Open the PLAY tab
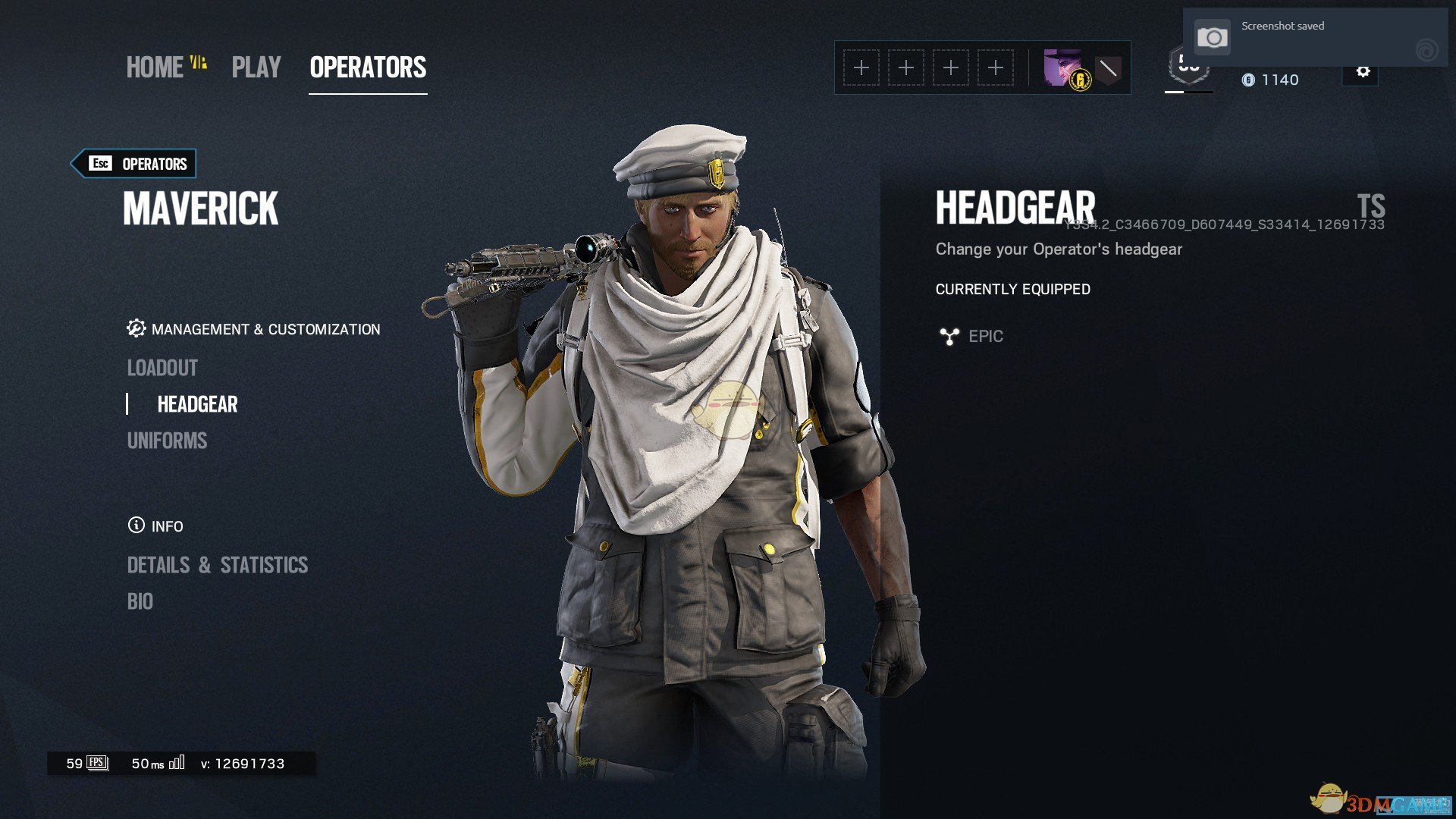Screen dimensions: 1456x819 [256, 67]
